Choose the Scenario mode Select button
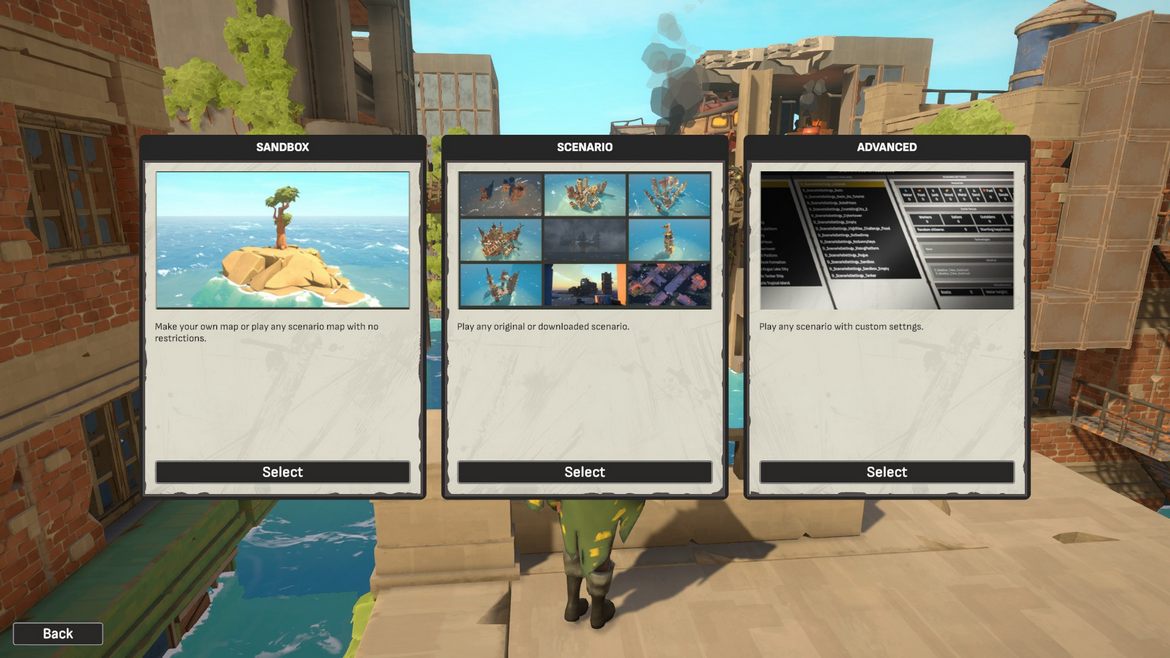This screenshot has width=1170, height=658. click(x=584, y=472)
